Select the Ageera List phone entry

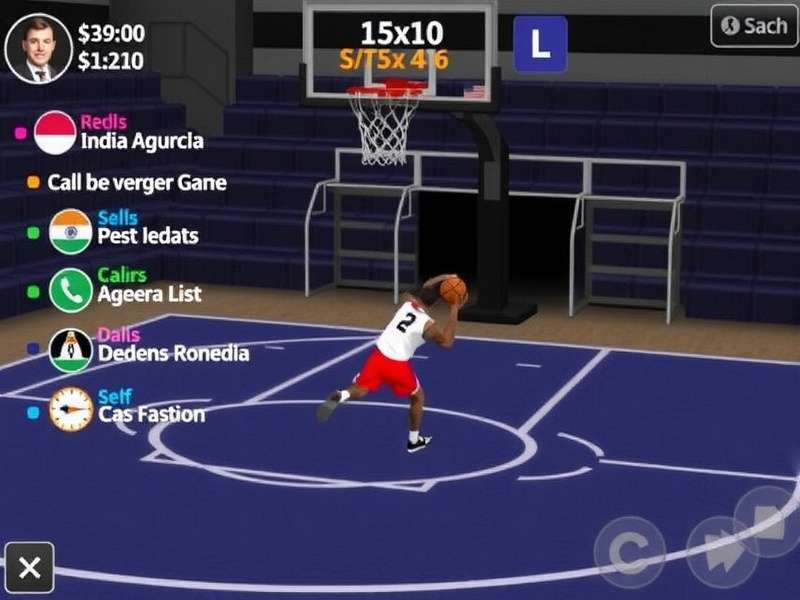149,294
